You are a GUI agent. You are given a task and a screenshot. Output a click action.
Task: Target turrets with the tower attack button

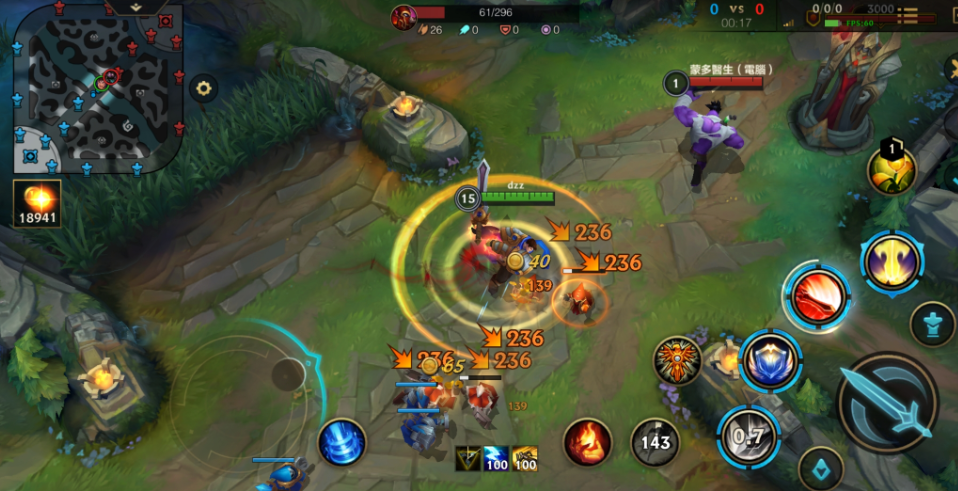(x=932, y=324)
